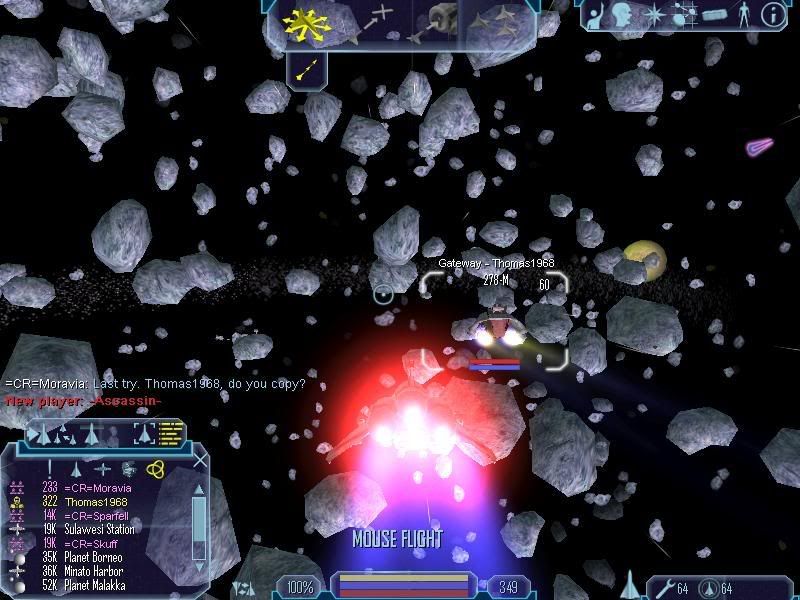The height and width of the screenshot is (600, 800).
Task: Choose Planet Borneo from the contact list
Action: click(98, 557)
